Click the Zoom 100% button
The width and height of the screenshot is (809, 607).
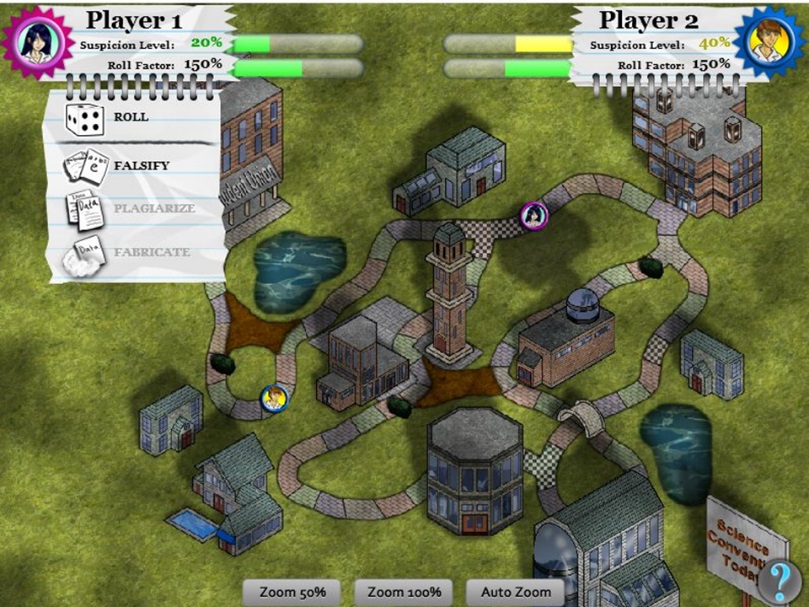tap(404, 592)
